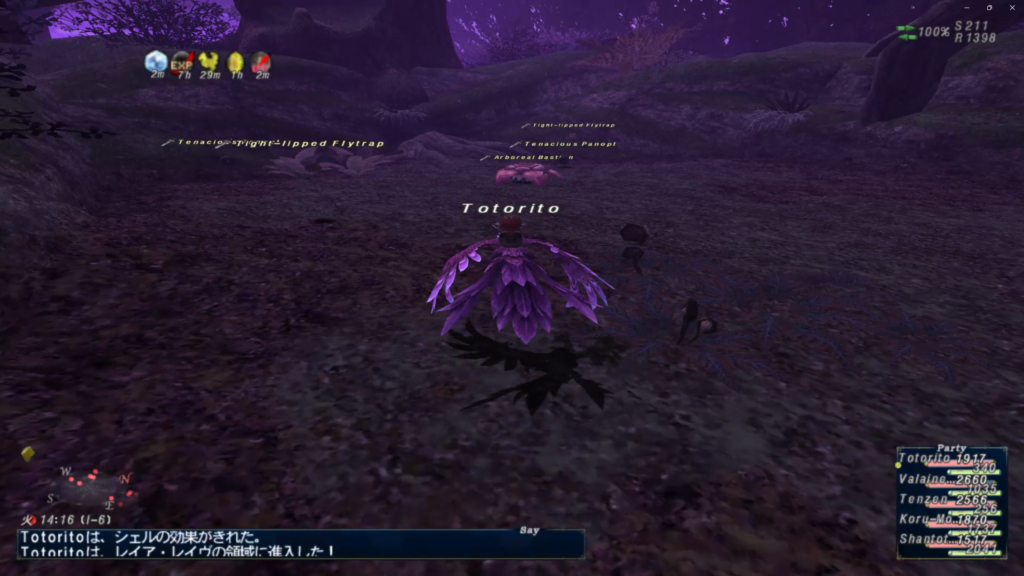The image size is (1024, 576).
Task: Click the yellow diamond icon above the compass
Action: tap(28, 454)
